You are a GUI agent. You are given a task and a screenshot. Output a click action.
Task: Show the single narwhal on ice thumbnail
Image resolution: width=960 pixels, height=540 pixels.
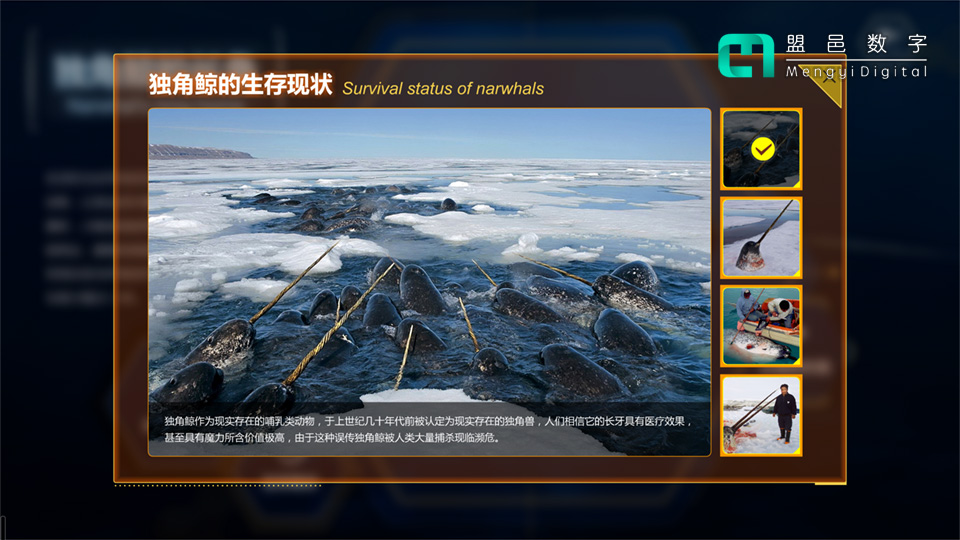(761, 237)
